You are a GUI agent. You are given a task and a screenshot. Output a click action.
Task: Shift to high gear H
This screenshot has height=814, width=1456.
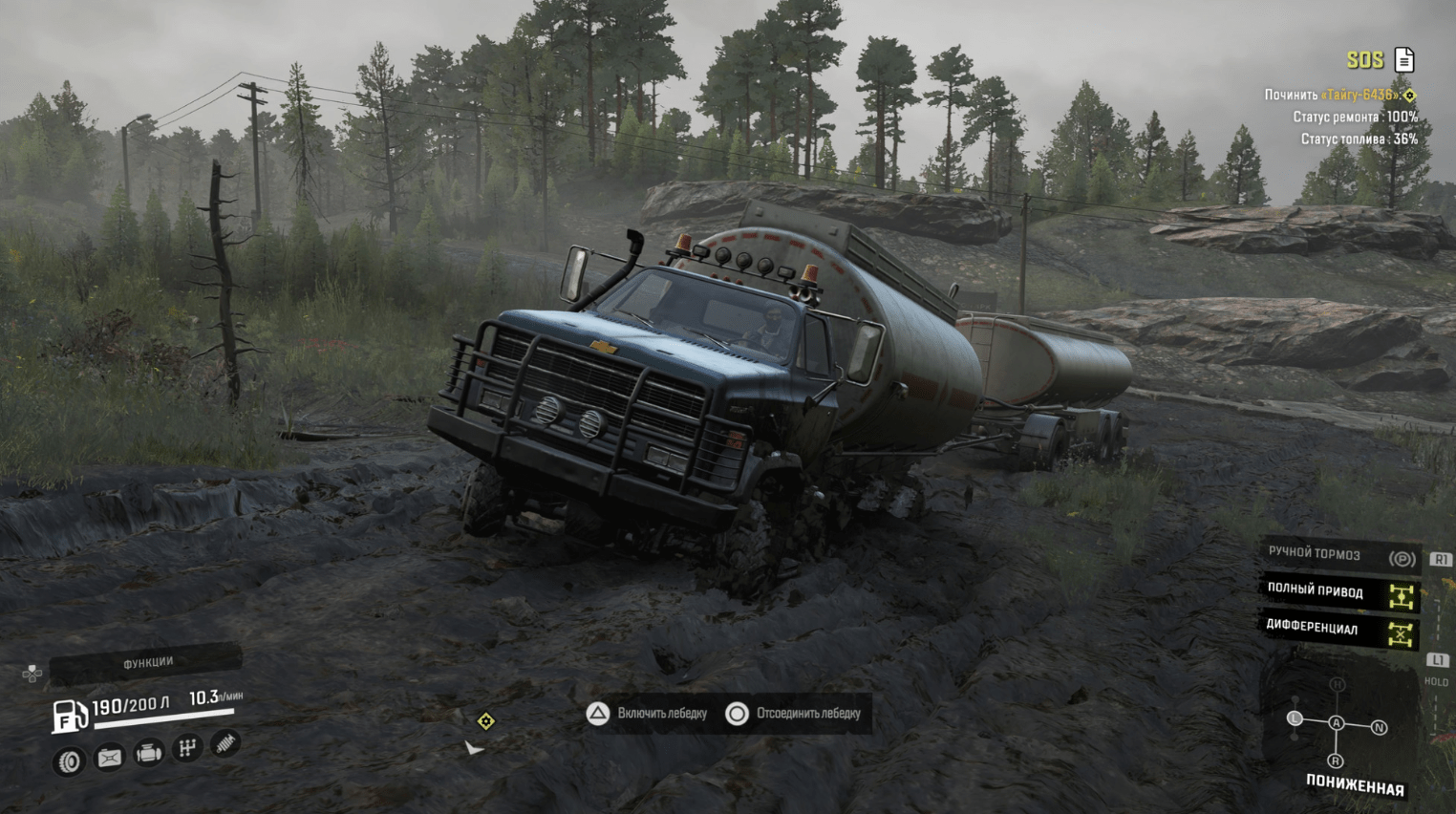tap(1338, 684)
